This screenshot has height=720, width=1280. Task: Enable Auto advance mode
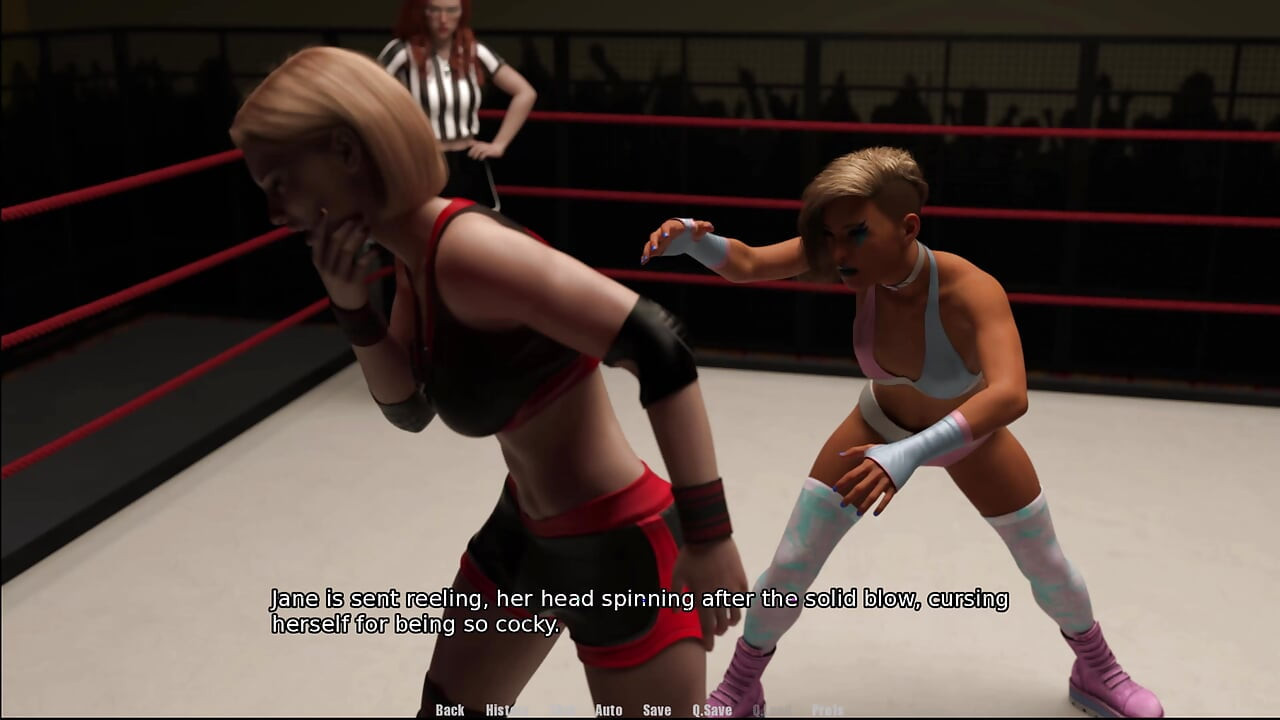point(608,710)
